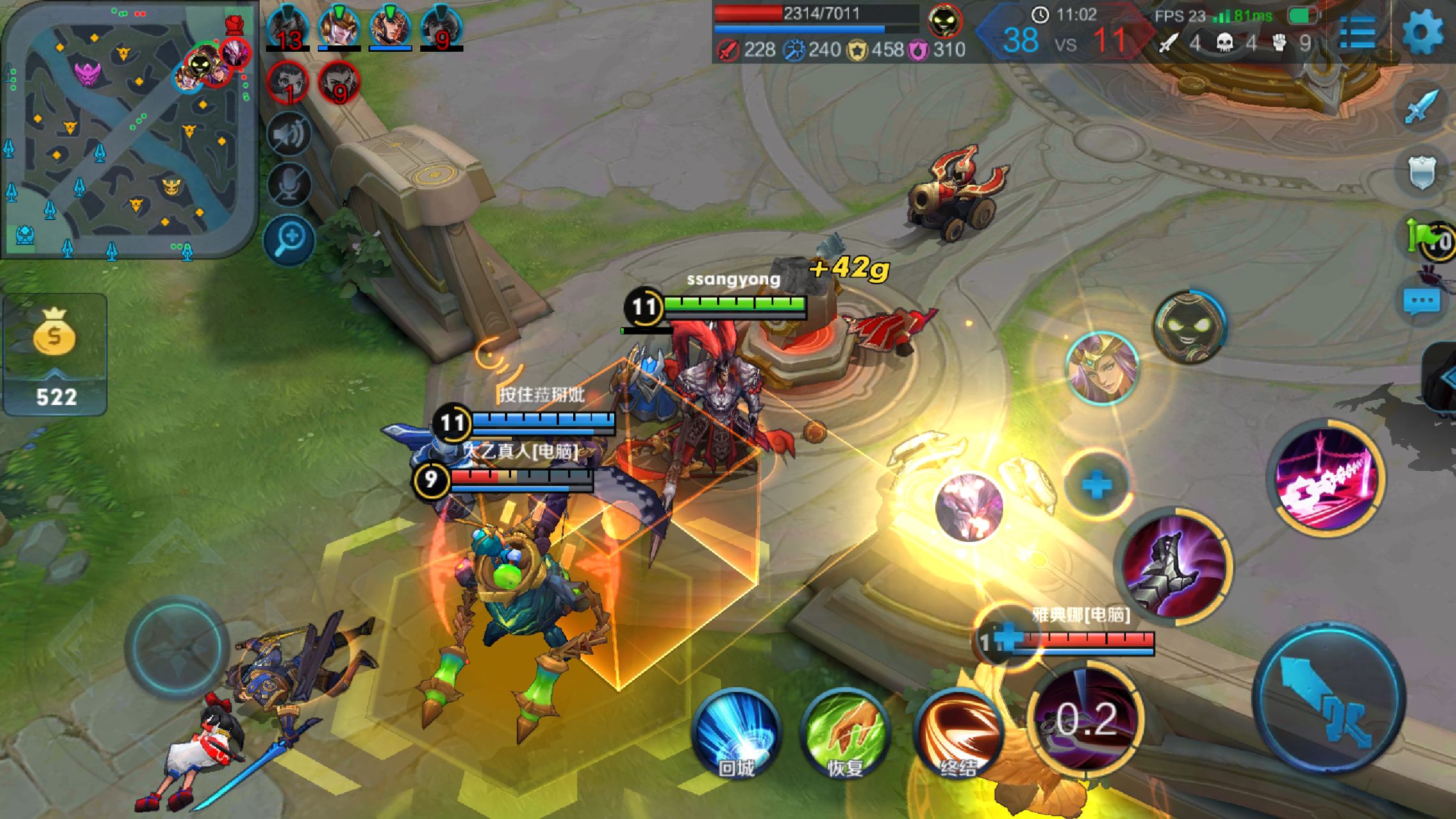Viewport: 1456px width, 819px height.
Task: Send the shield defend signal
Action: (1421, 171)
